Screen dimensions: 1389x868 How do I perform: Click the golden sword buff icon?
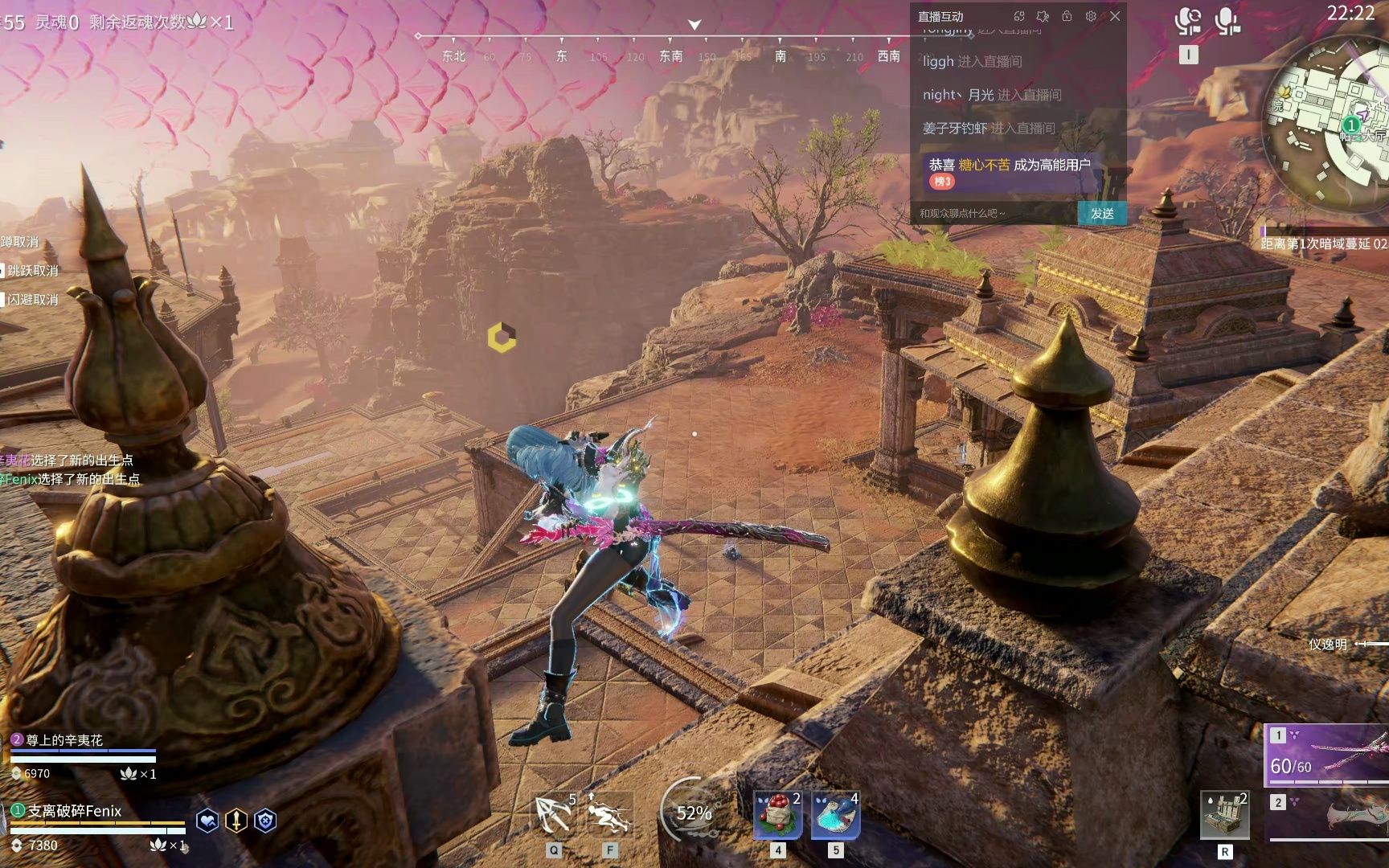click(236, 821)
